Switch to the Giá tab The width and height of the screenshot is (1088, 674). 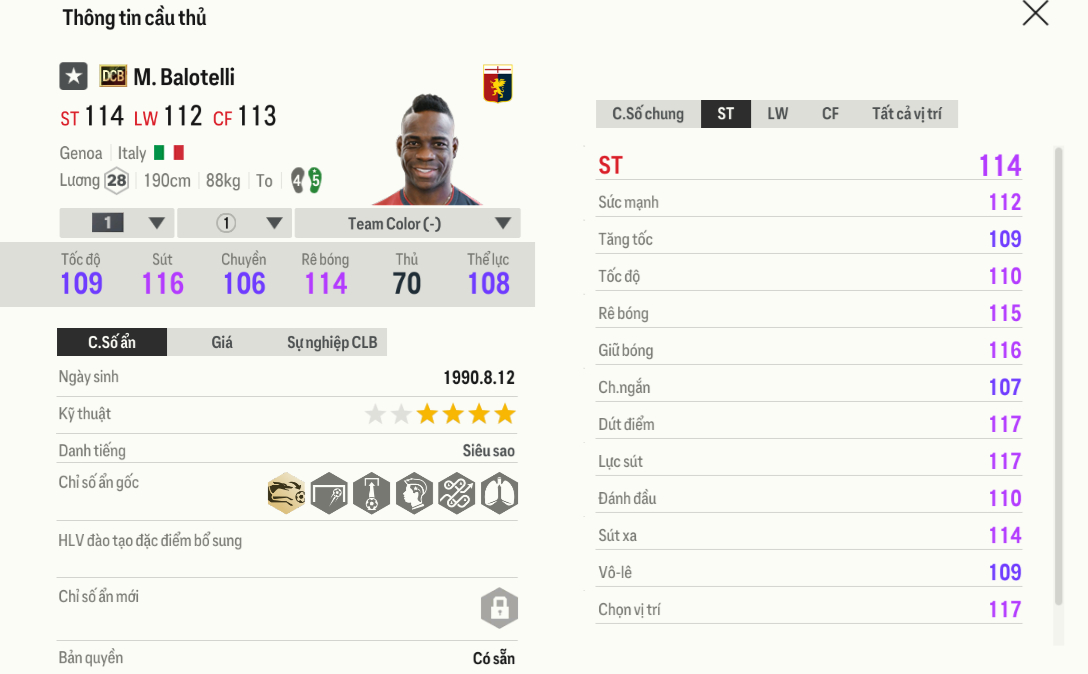click(x=222, y=342)
